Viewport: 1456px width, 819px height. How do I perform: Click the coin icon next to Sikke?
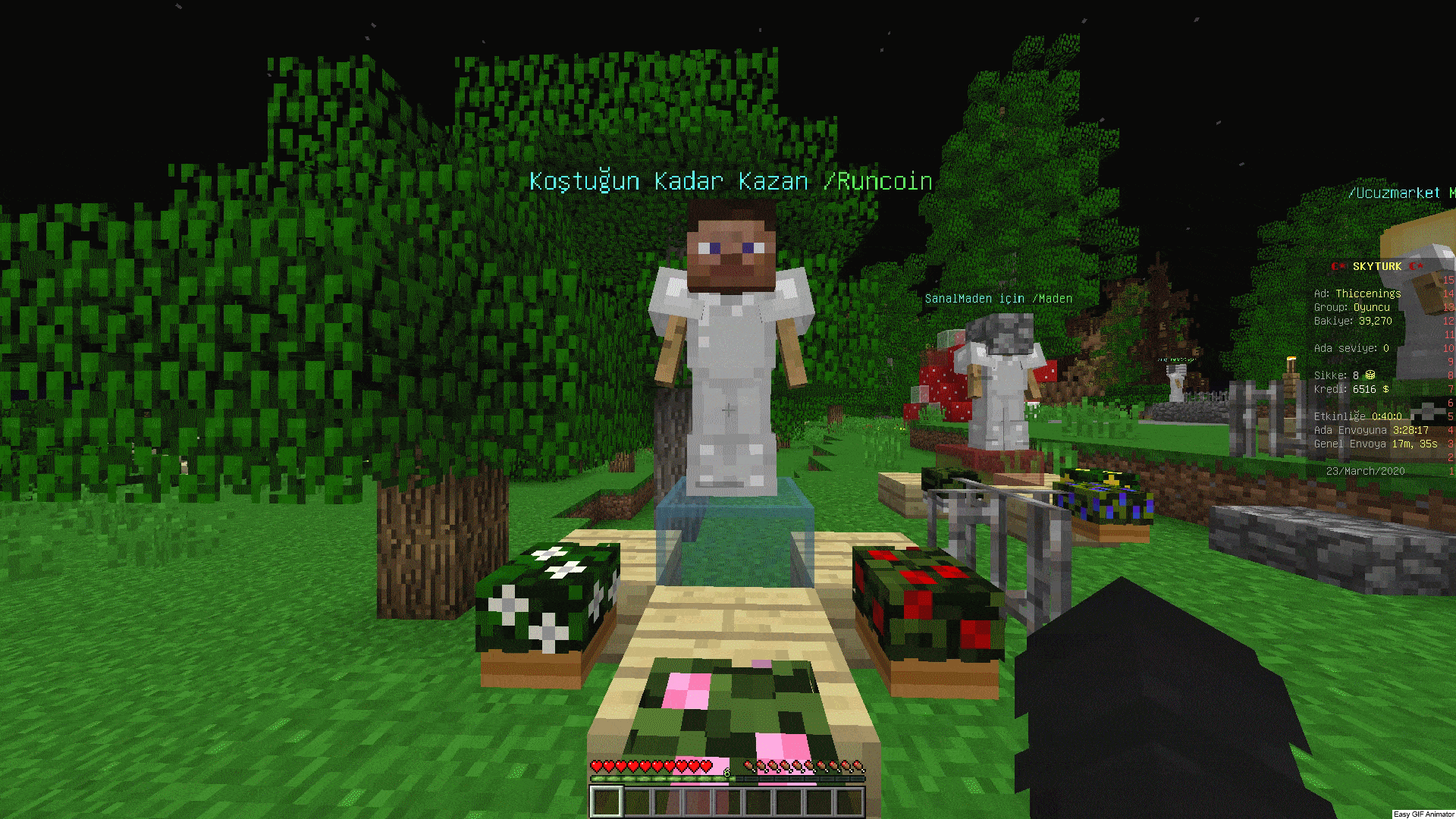[x=1370, y=375]
